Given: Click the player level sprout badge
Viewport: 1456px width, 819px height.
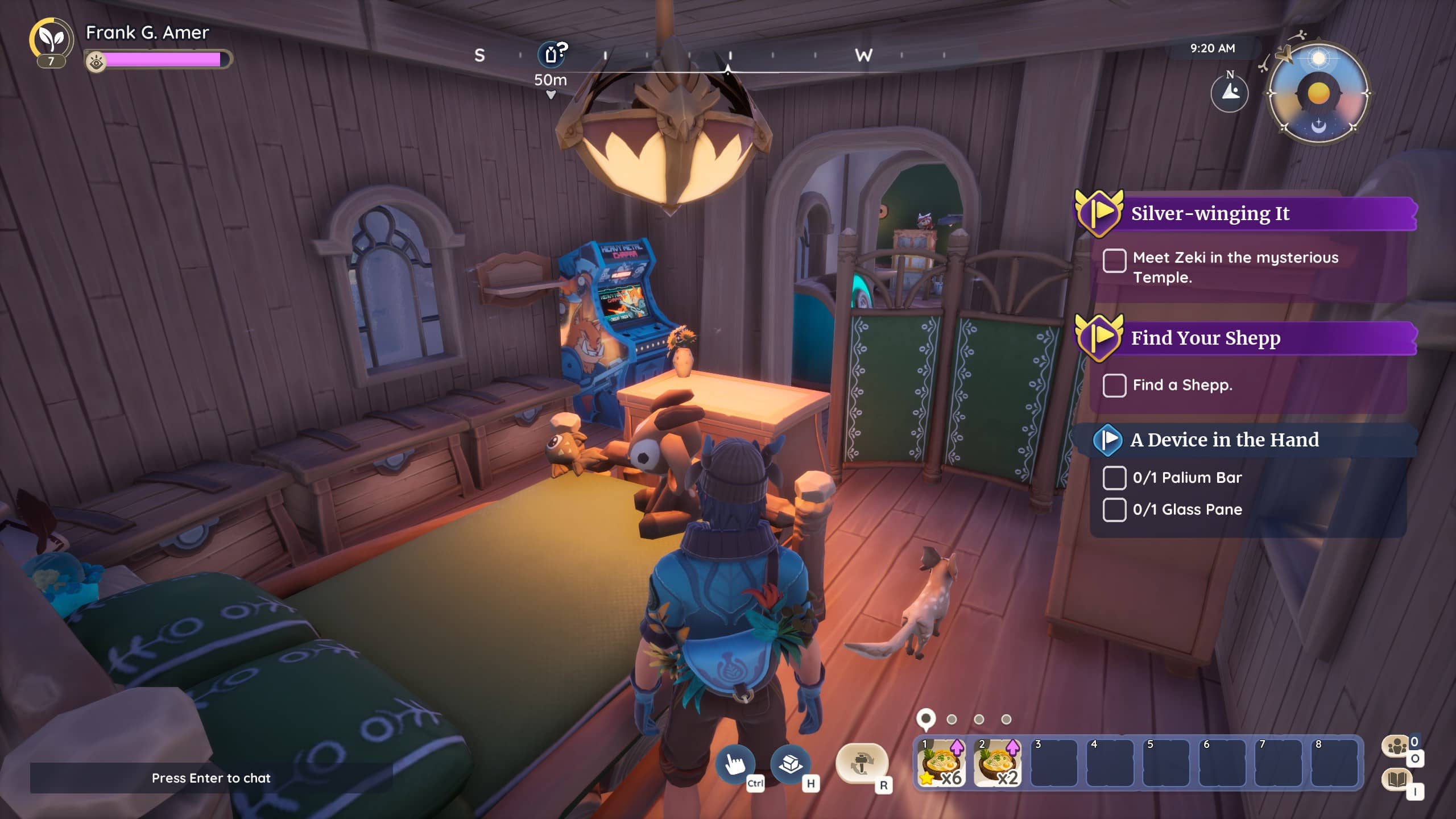Looking at the screenshot, I should tap(51, 41).
